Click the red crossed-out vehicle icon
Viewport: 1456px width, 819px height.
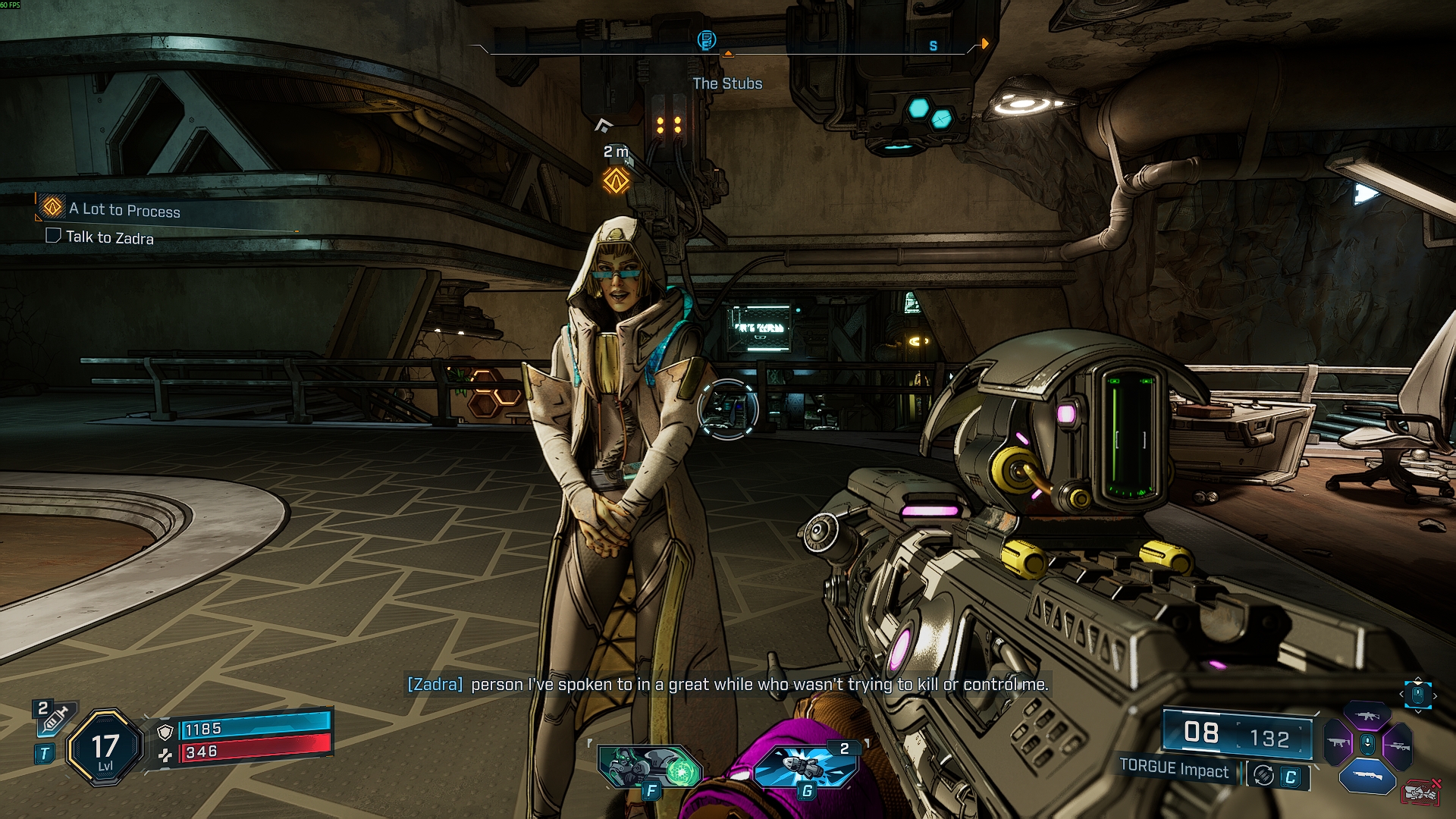(1421, 792)
